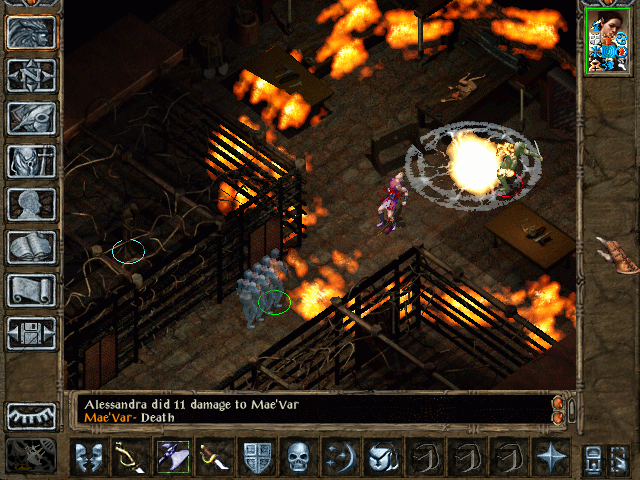Show the character record sheet
The height and width of the screenshot is (480, 640).
[31, 203]
